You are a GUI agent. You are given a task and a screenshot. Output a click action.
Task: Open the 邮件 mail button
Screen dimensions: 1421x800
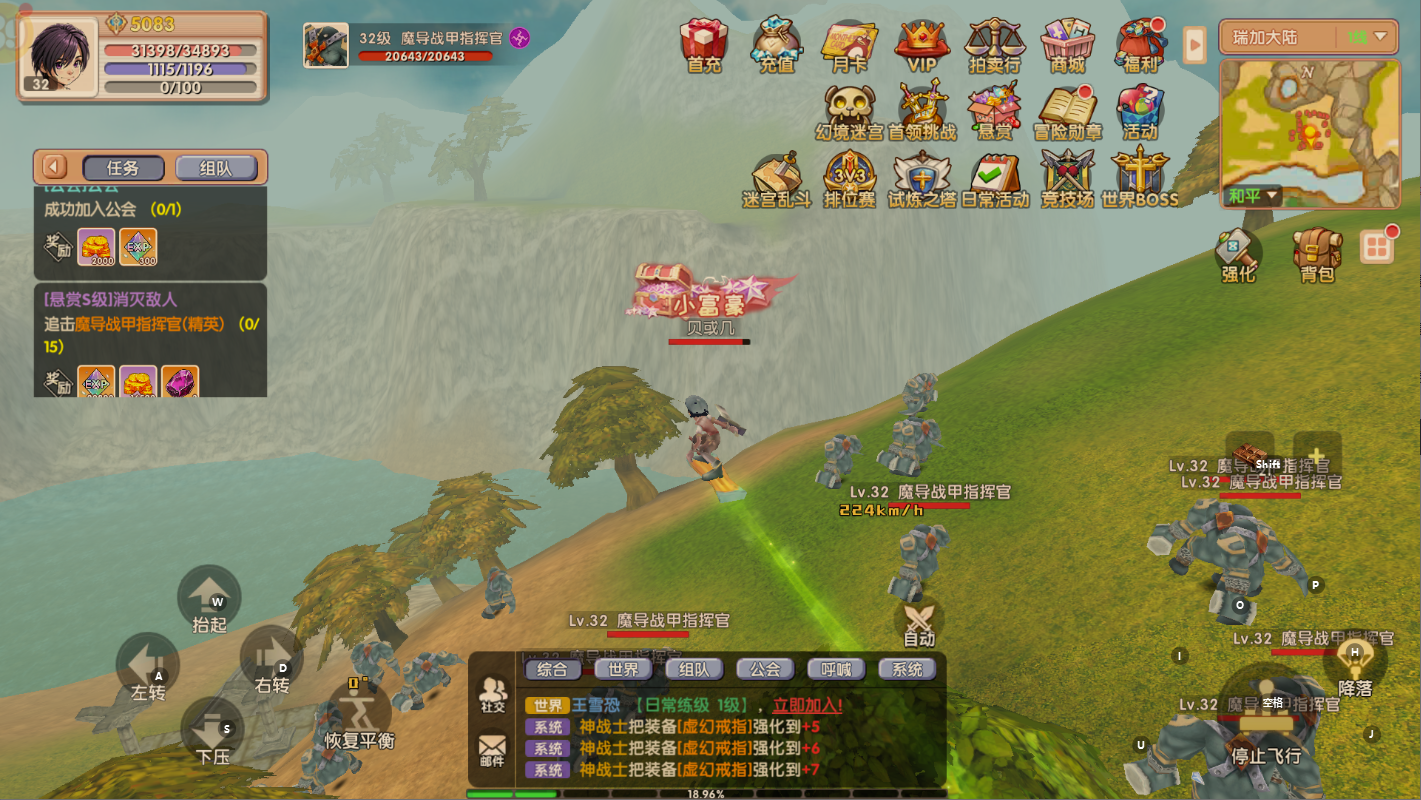(492, 750)
